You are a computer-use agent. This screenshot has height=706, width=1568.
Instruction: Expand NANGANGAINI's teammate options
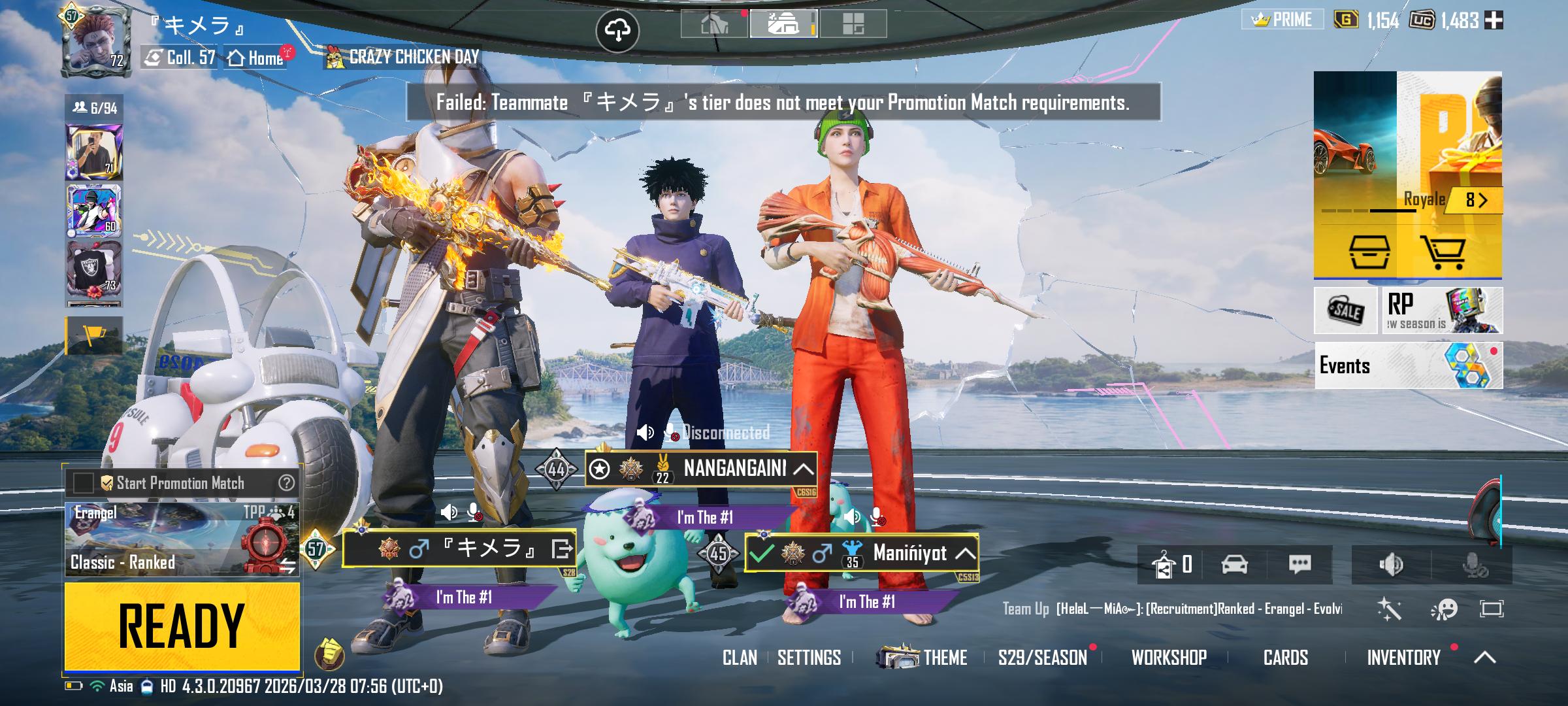click(x=803, y=469)
